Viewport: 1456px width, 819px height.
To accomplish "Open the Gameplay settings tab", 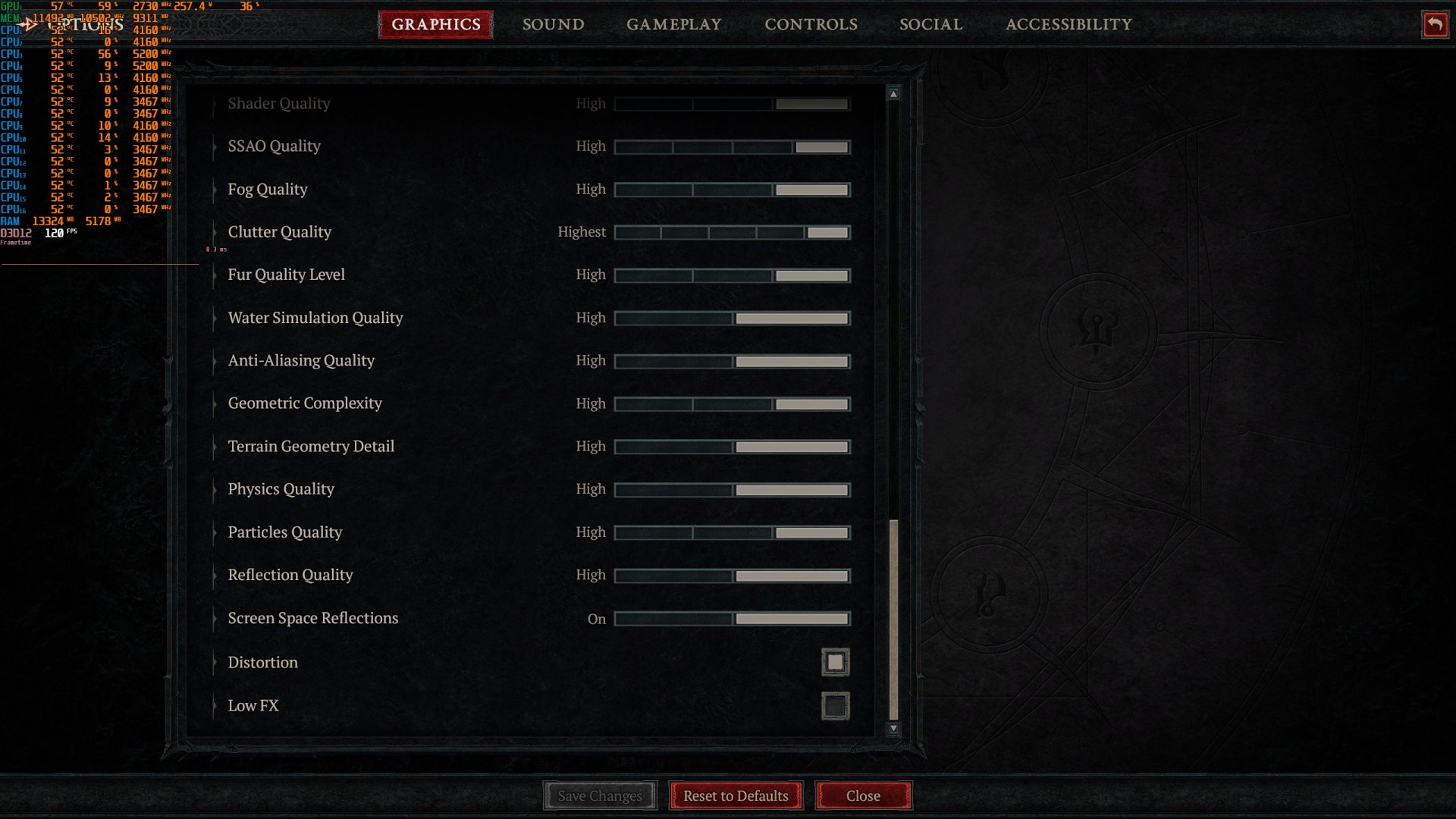I will [x=673, y=24].
